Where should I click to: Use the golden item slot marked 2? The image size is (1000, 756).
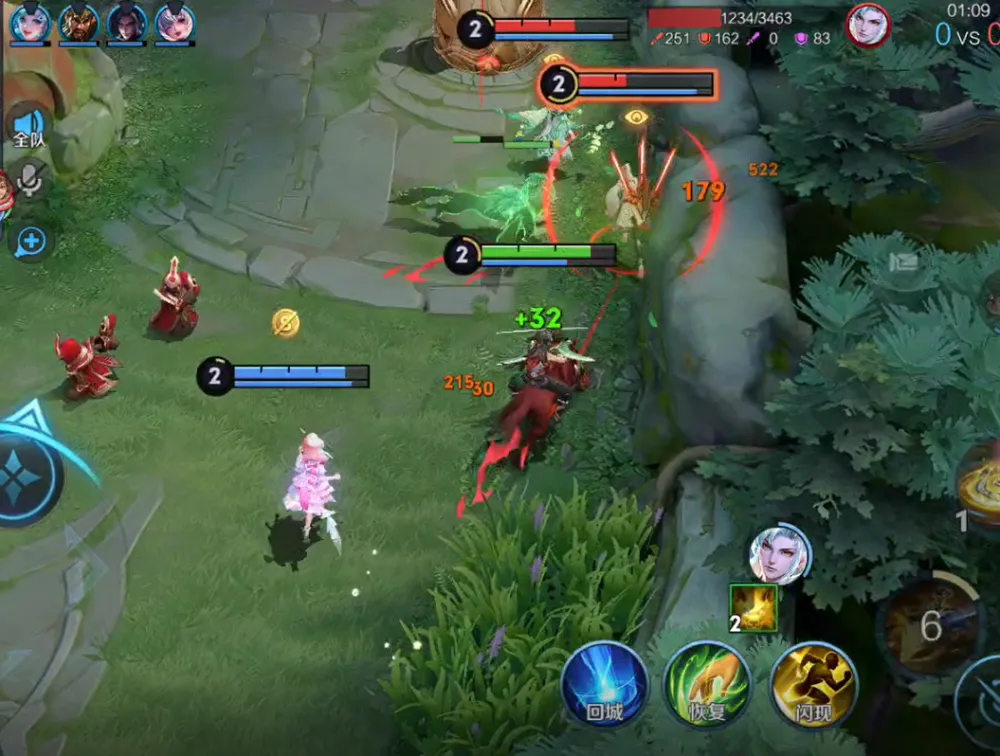[753, 608]
